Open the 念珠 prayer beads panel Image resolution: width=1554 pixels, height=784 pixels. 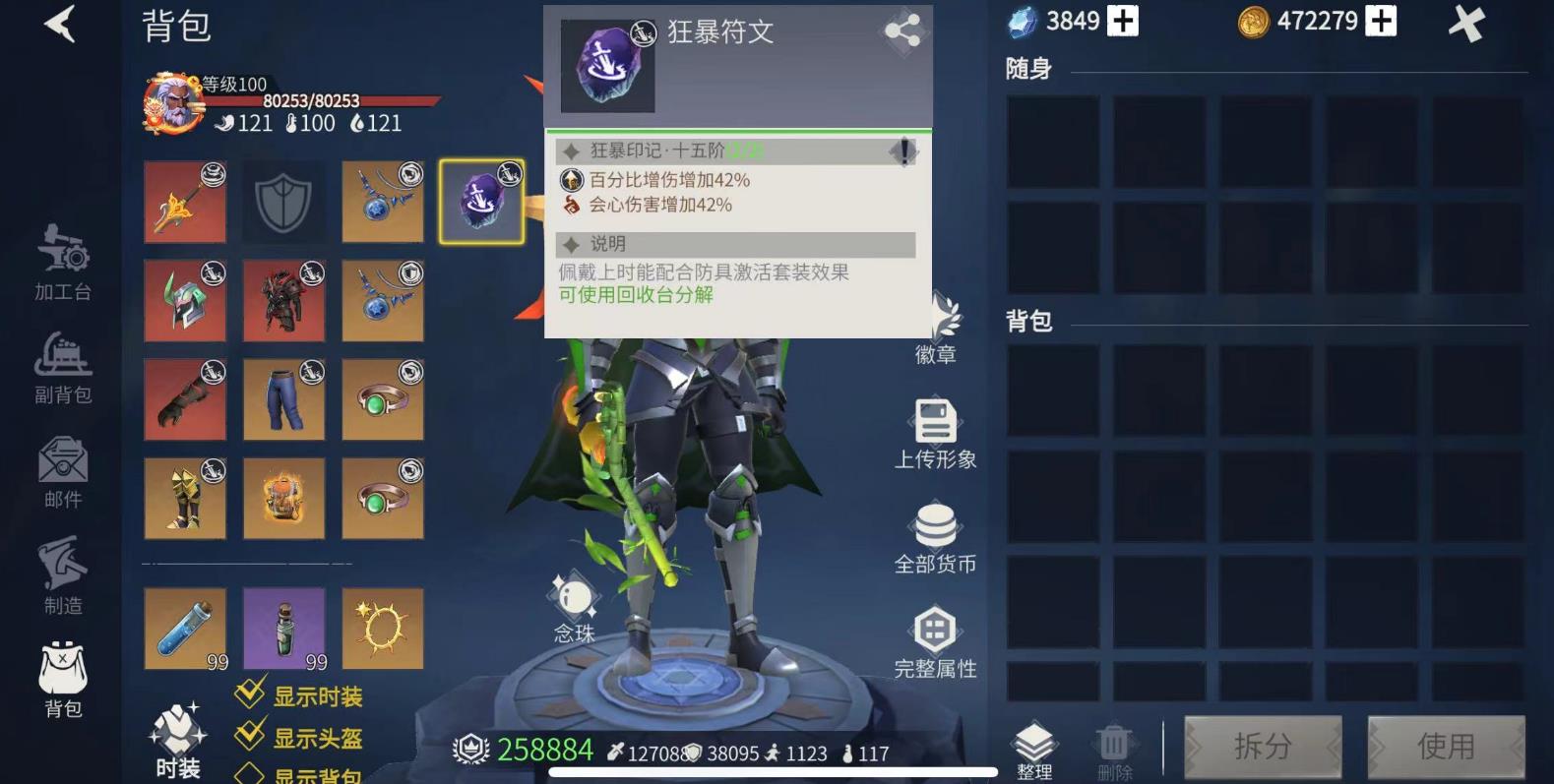[x=574, y=602]
